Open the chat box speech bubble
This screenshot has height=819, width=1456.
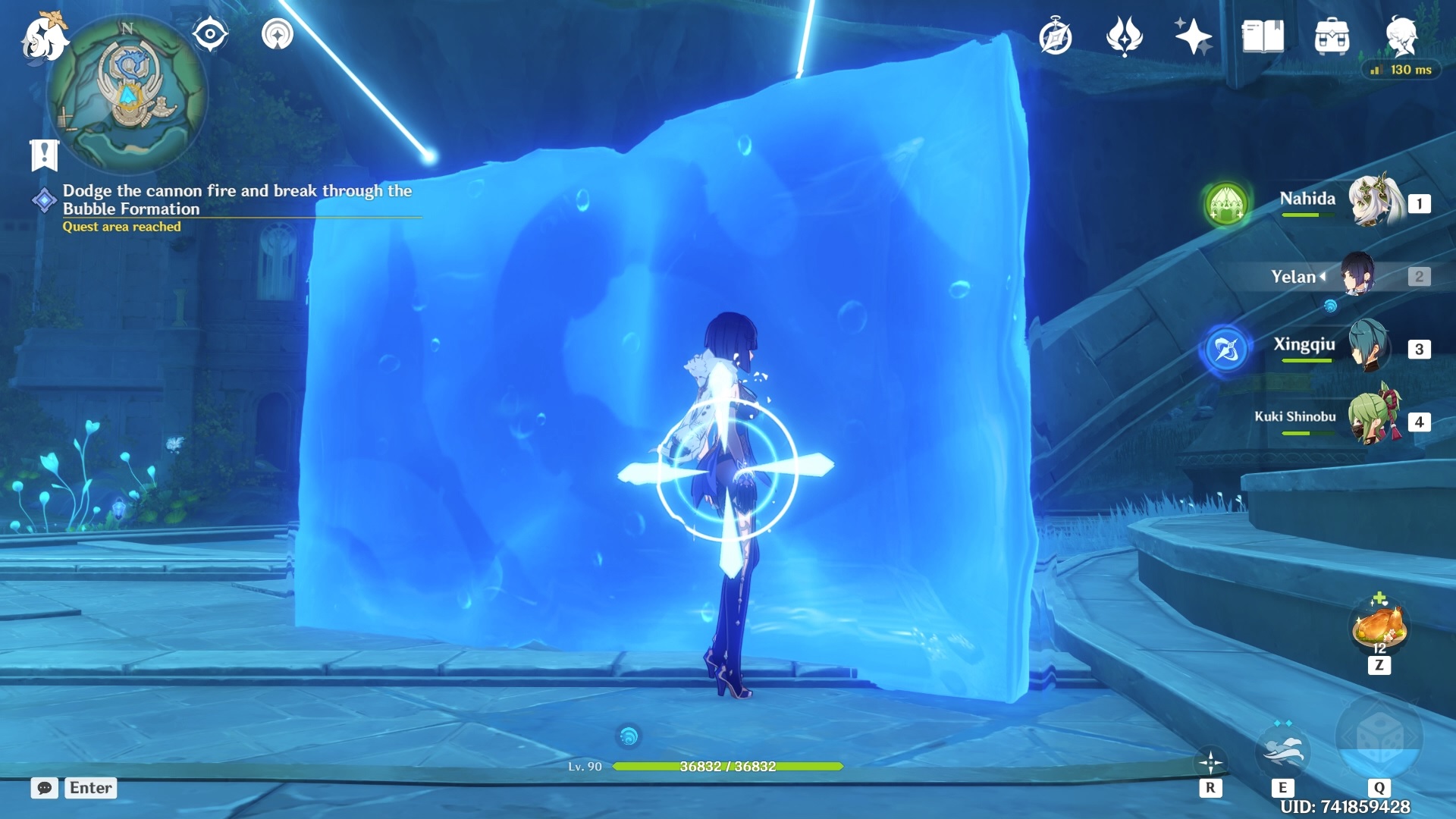coord(44,788)
